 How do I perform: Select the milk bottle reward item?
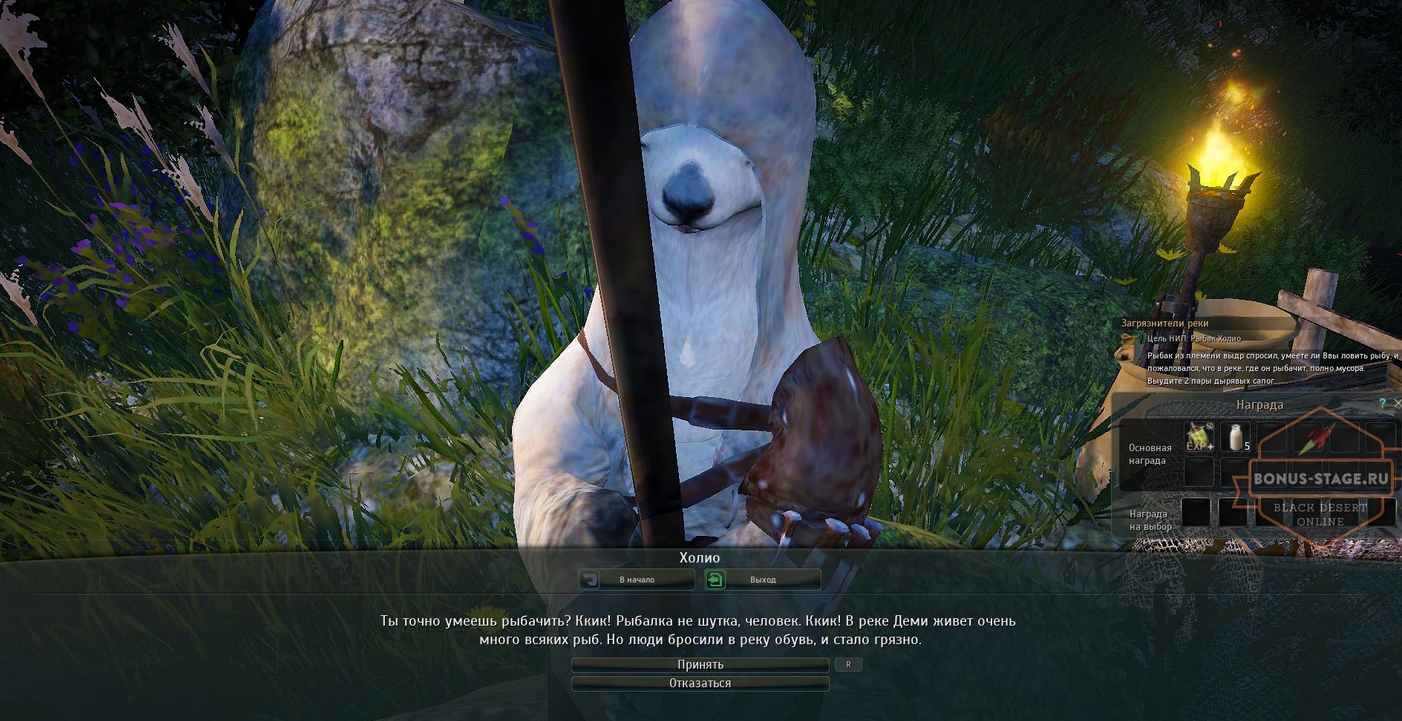pyautogui.click(x=1236, y=437)
